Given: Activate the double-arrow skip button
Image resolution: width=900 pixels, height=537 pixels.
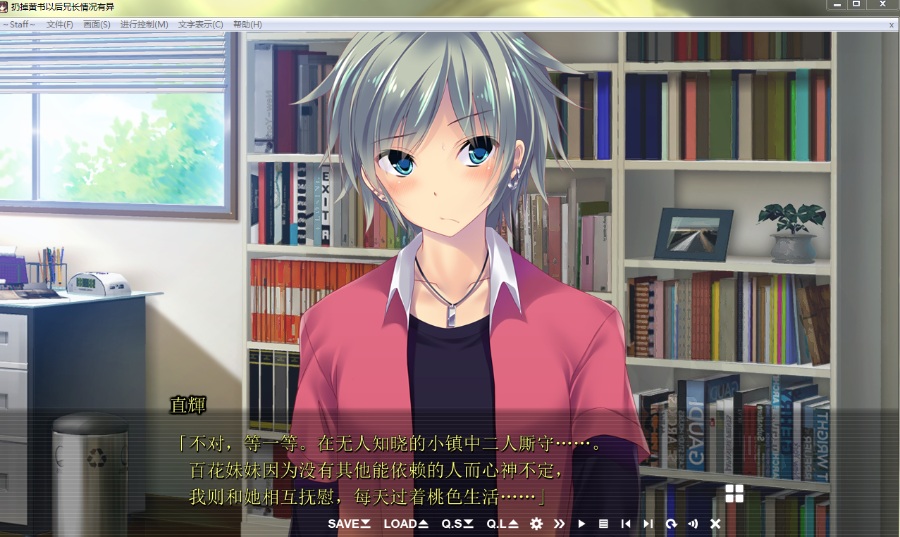Looking at the screenshot, I should click(559, 523).
